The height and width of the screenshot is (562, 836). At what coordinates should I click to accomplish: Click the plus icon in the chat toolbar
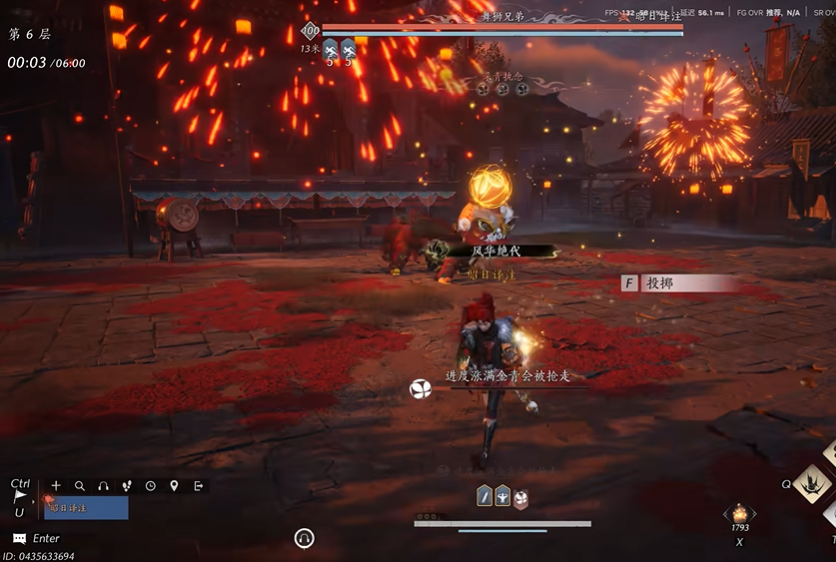click(56, 486)
